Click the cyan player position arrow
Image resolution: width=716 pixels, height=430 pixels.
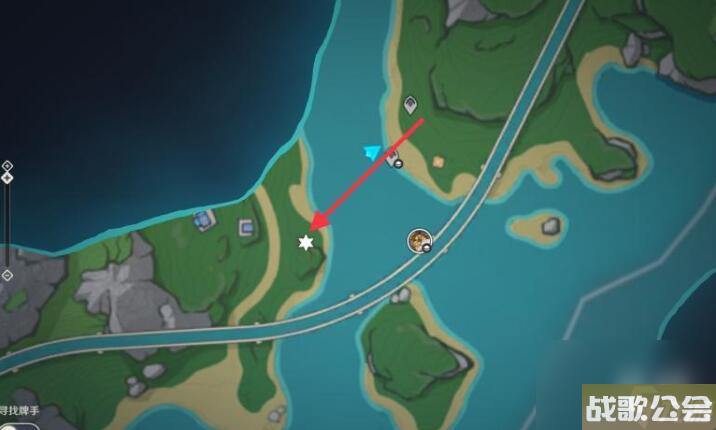coord(373,152)
